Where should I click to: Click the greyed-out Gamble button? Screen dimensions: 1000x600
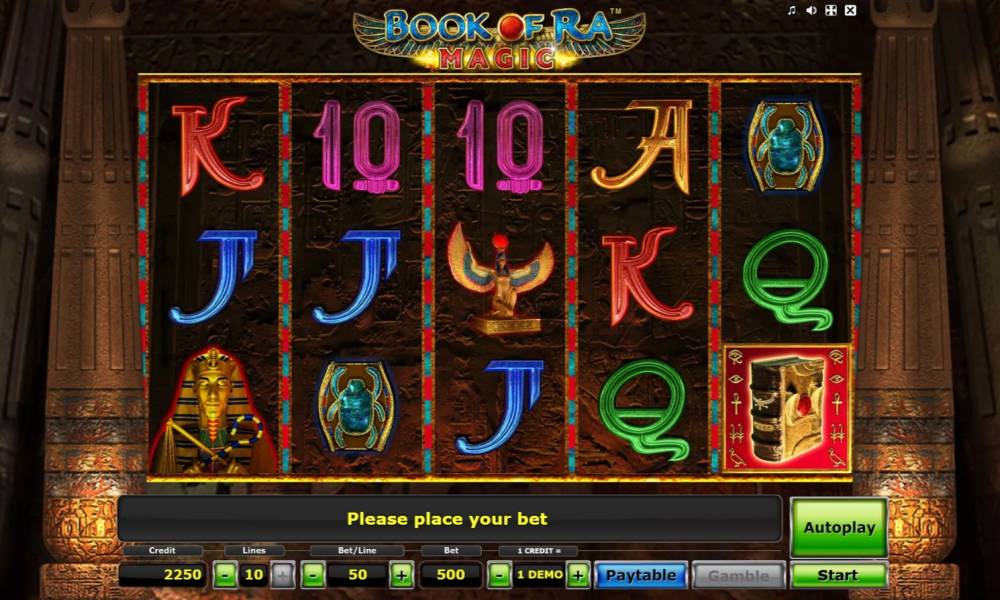click(x=738, y=575)
